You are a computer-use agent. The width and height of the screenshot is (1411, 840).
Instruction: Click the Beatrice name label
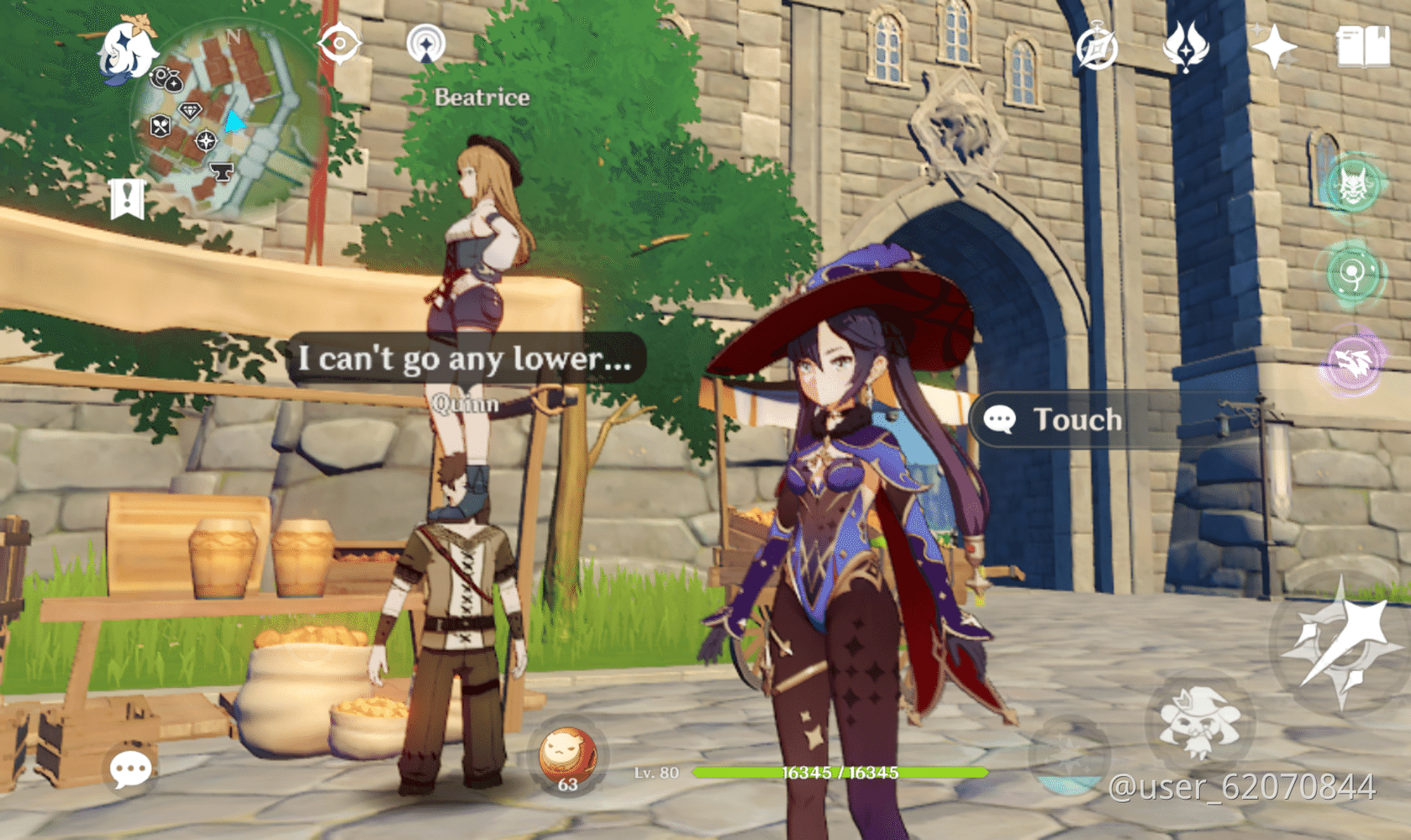(x=480, y=97)
